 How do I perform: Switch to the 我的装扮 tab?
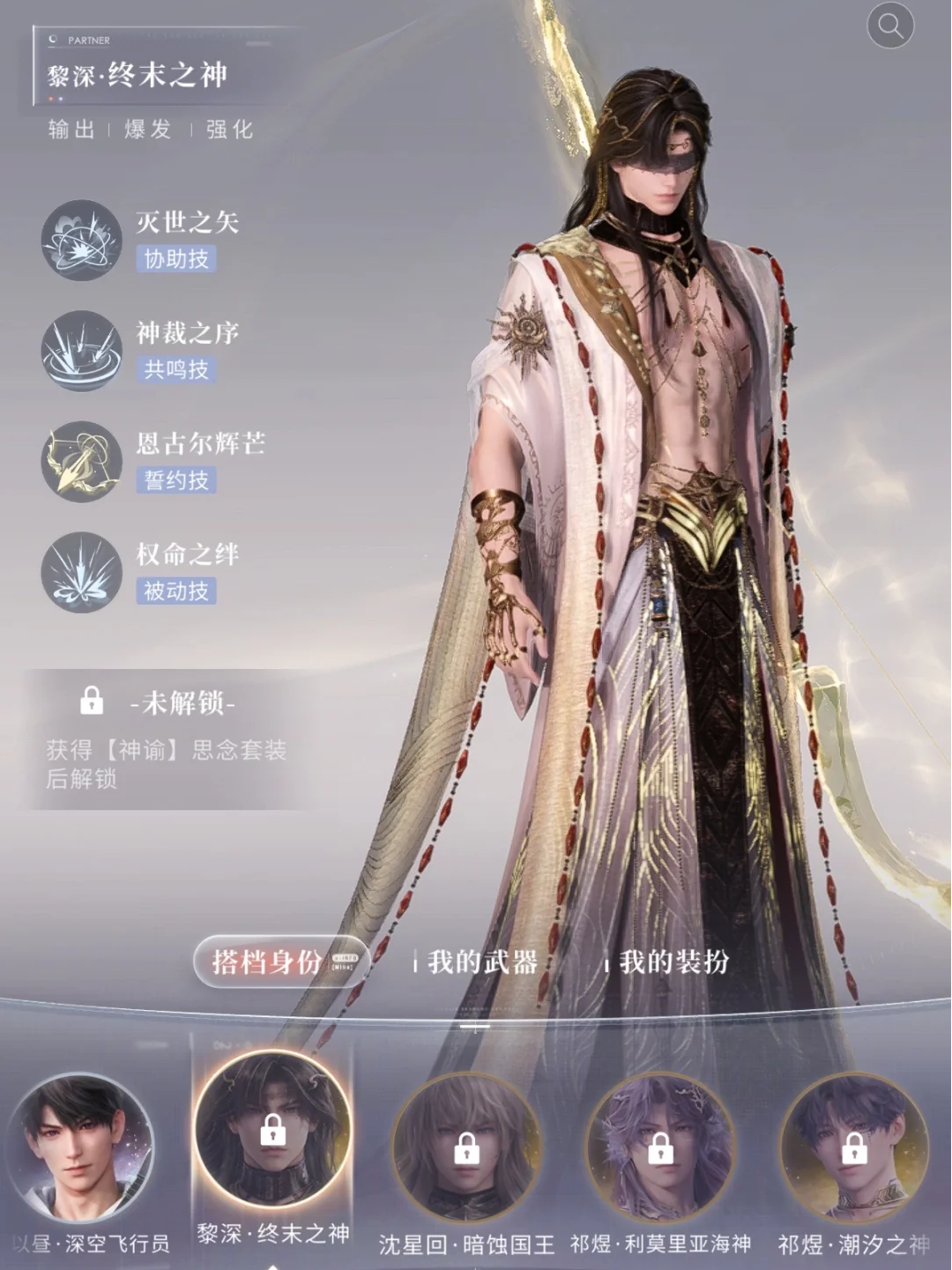click(673, 962)
